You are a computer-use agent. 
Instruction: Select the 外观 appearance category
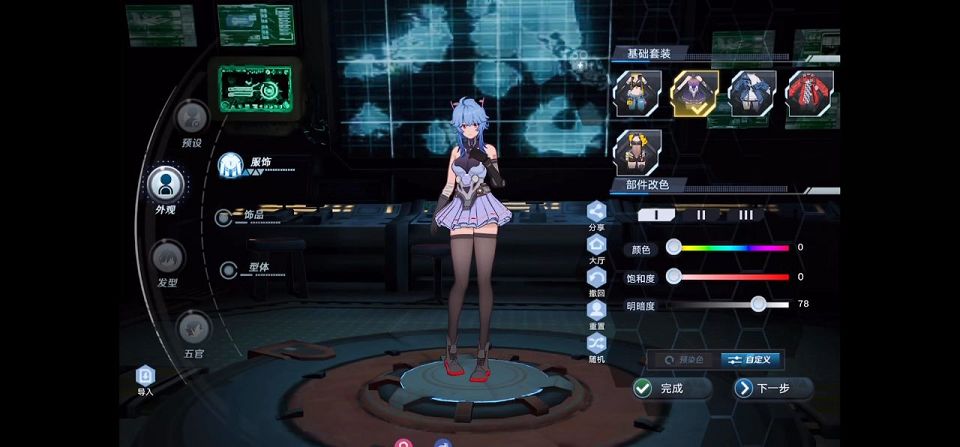[x=166, y=184]
